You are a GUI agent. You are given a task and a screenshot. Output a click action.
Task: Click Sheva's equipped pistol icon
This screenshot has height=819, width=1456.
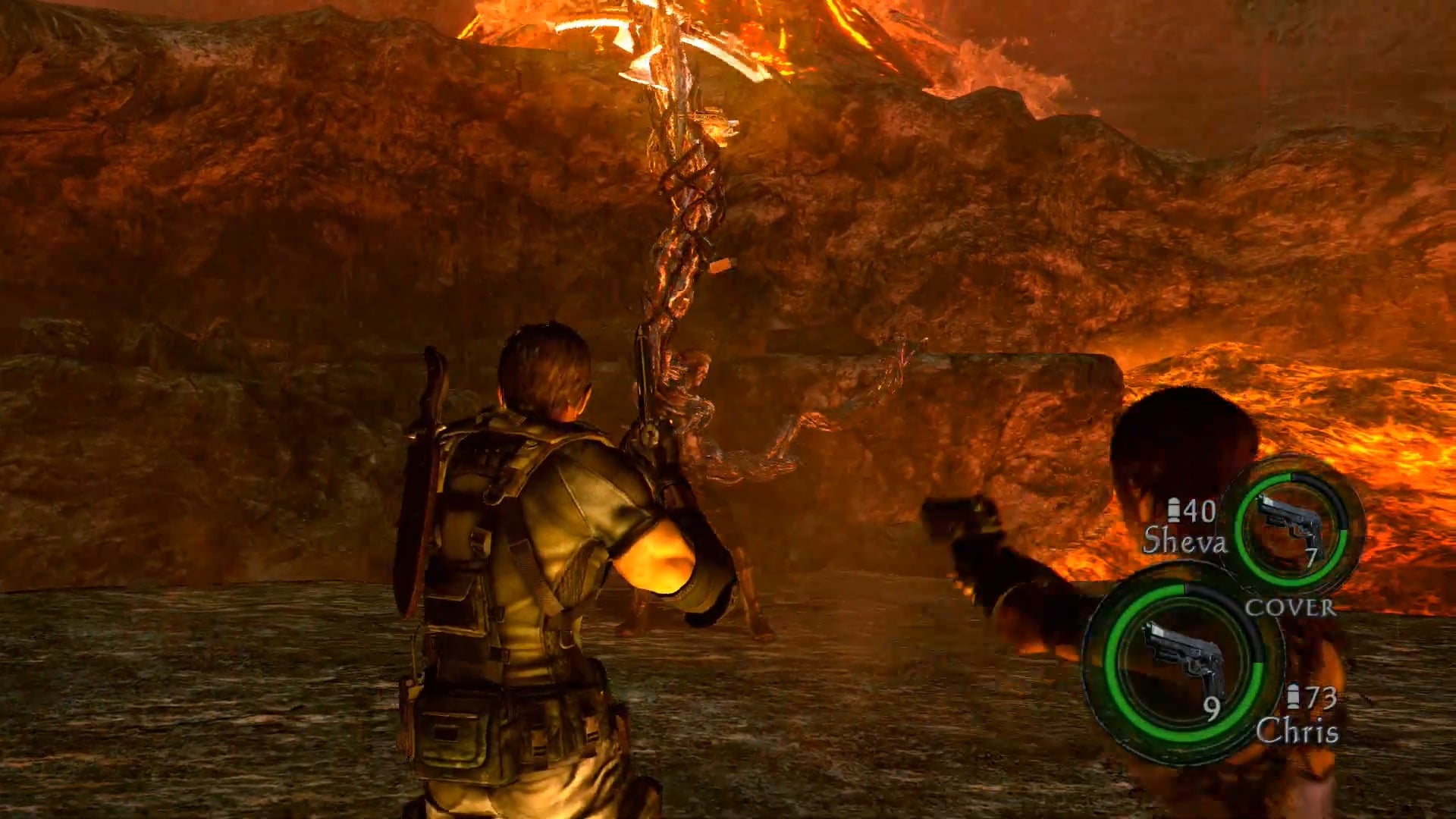click(x=1288, y=526)
